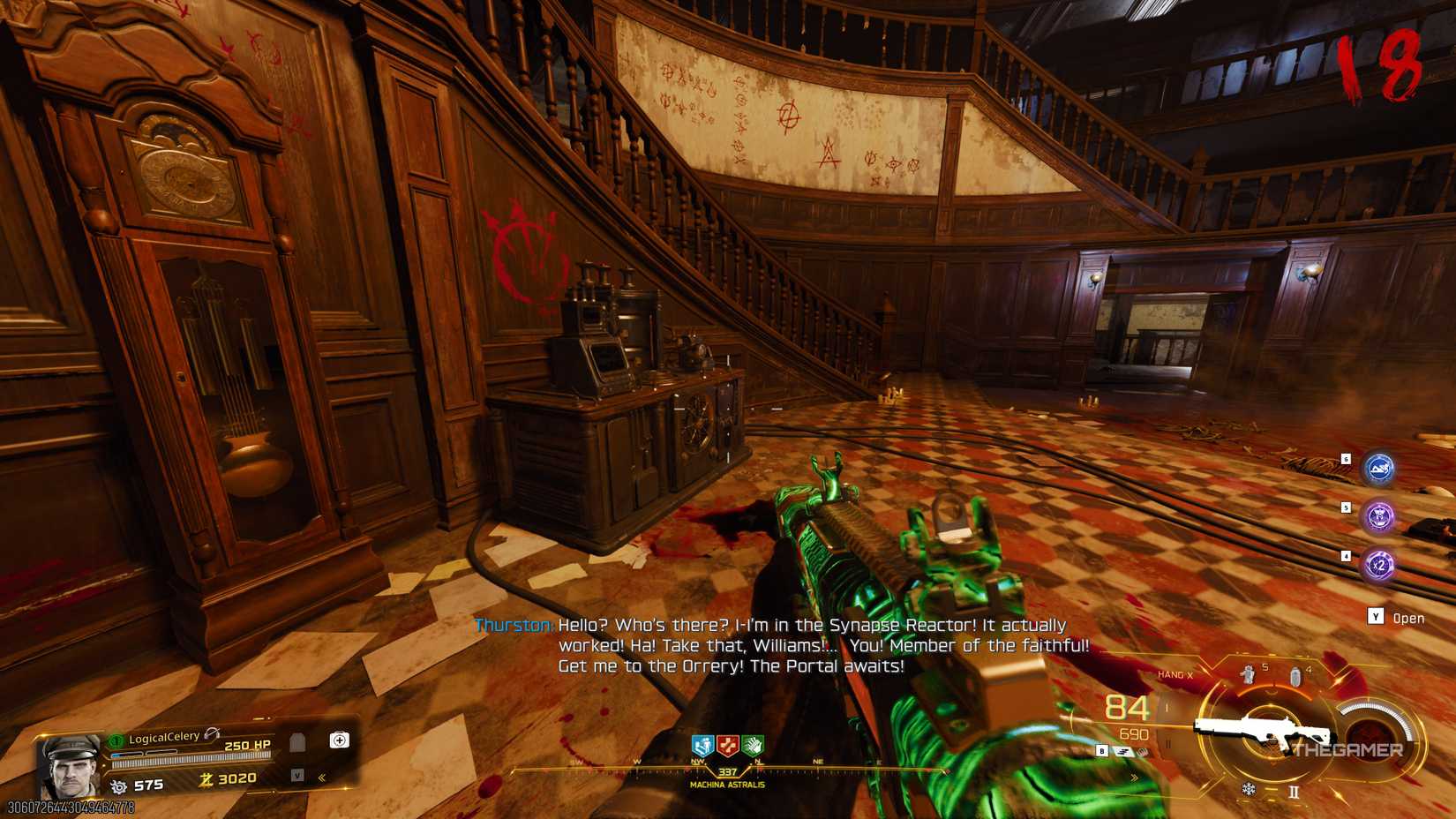Click the lethal grenade icon showing 5

point(1247,674)
